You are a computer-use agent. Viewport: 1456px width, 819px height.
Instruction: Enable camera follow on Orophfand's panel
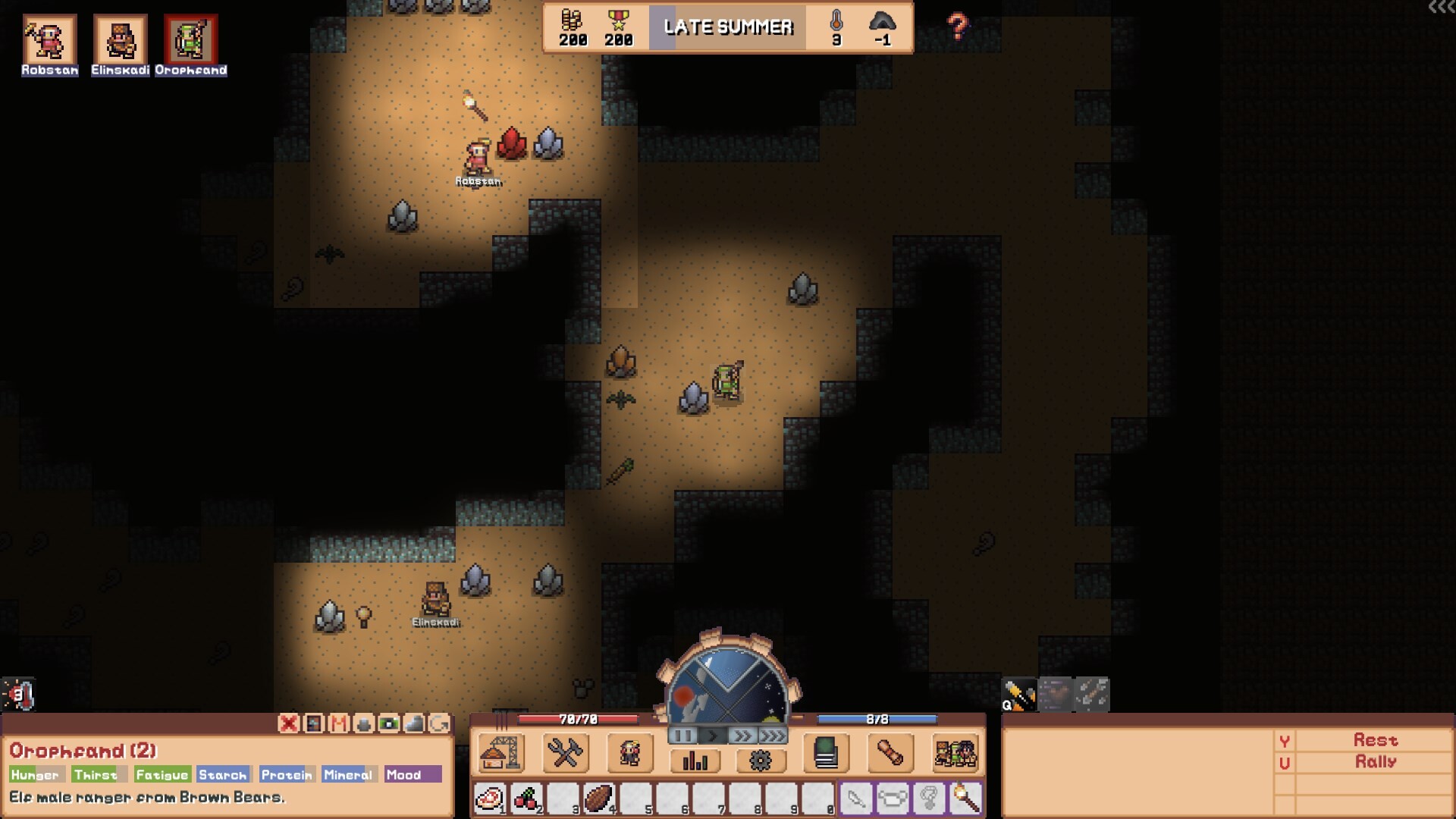(x=388, y=724)
